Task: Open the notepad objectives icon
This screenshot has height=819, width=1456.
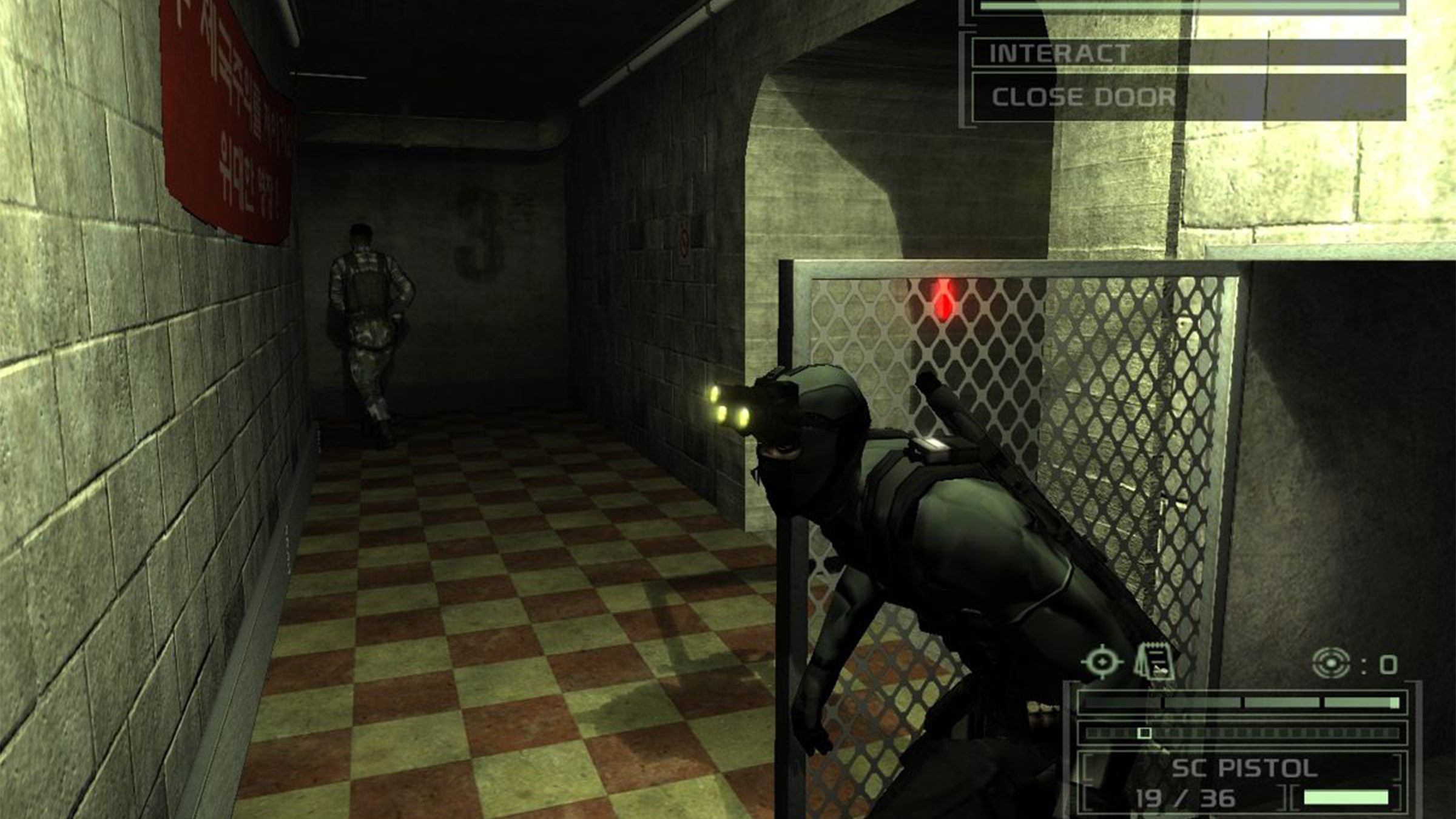Action: point(1154,662)
